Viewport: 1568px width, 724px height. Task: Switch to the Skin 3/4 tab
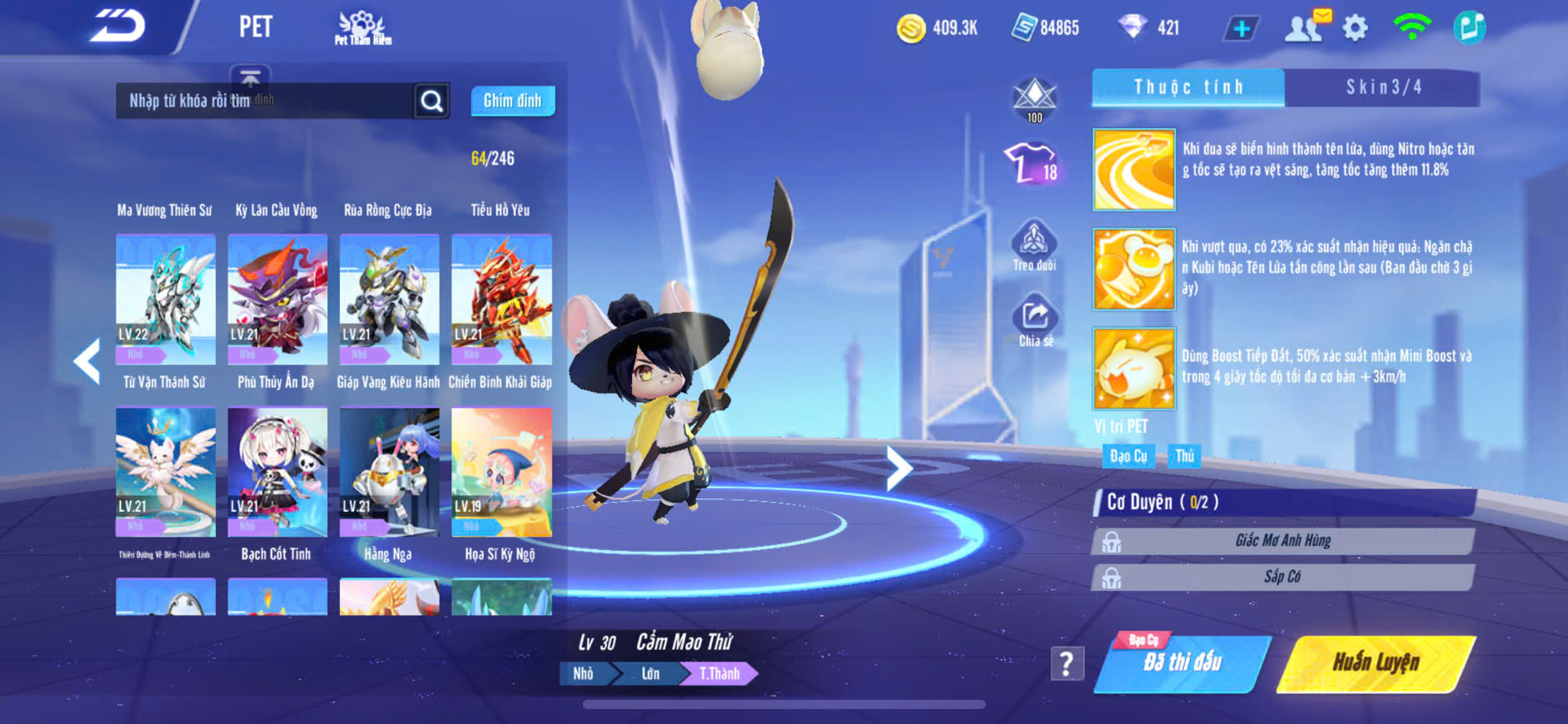pyautogui.click(x=1382, y=87)
